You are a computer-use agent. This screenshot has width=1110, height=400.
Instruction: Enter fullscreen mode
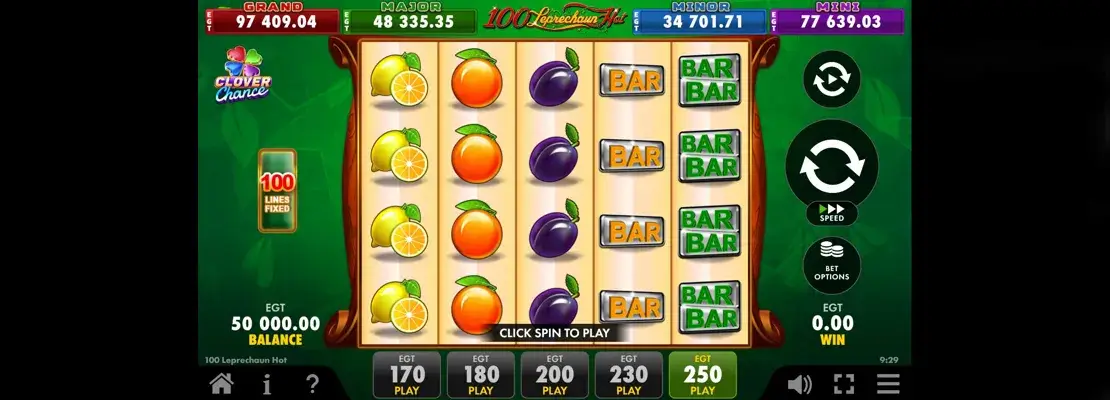(x=844, y=383)
